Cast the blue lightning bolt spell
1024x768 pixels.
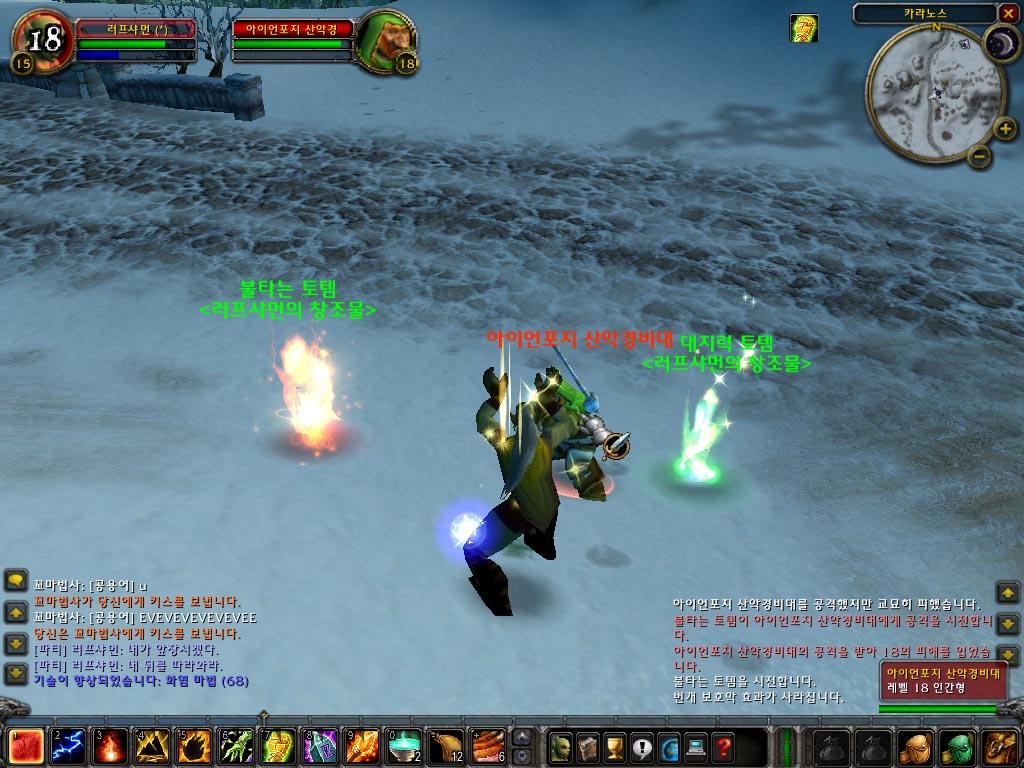point(67,746)
